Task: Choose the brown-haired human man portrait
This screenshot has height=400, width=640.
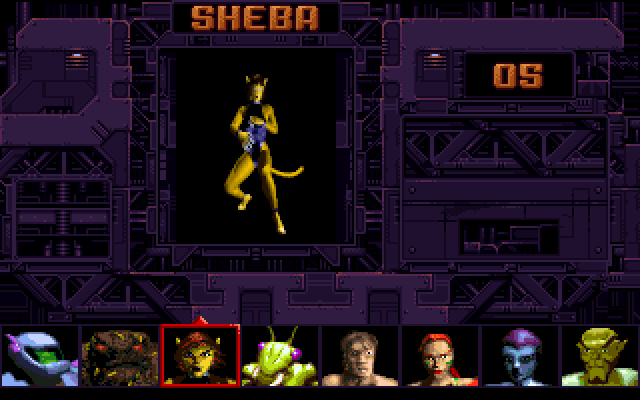Action: click(x=359, y=357)
